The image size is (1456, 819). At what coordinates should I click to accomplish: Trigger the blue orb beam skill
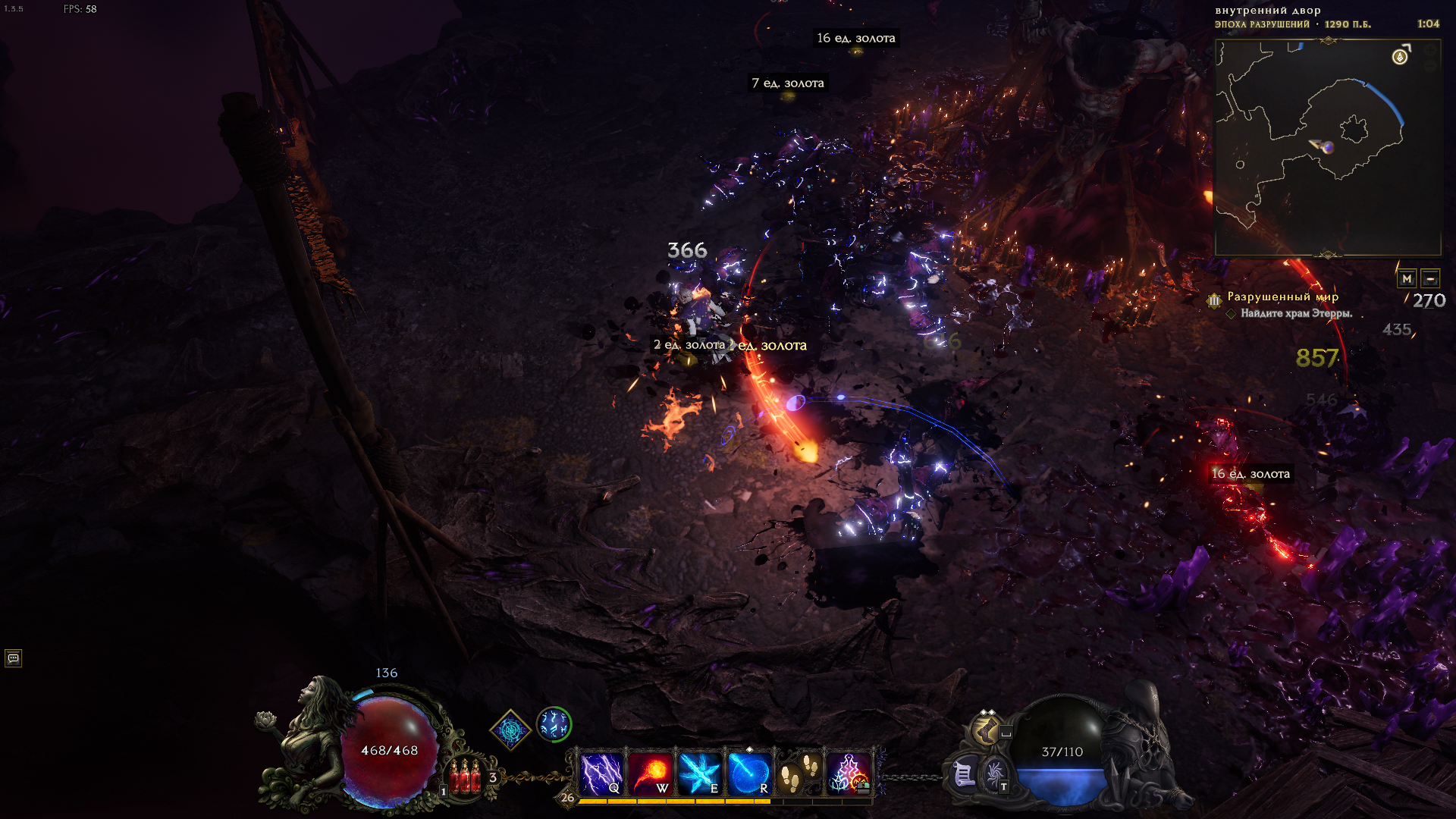pos(749,773)
